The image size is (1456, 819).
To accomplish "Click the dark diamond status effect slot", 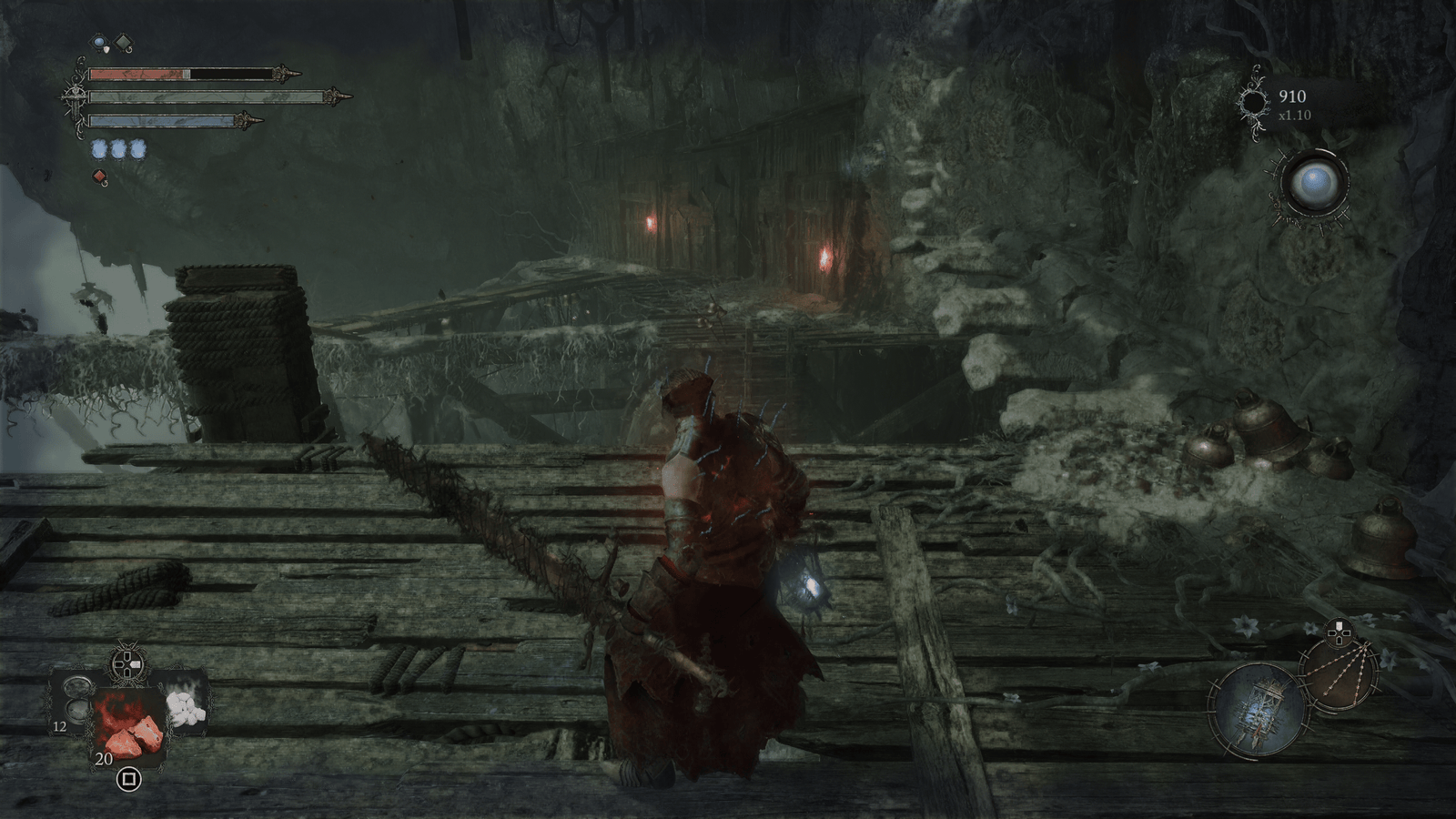I will tap(124, 42).
